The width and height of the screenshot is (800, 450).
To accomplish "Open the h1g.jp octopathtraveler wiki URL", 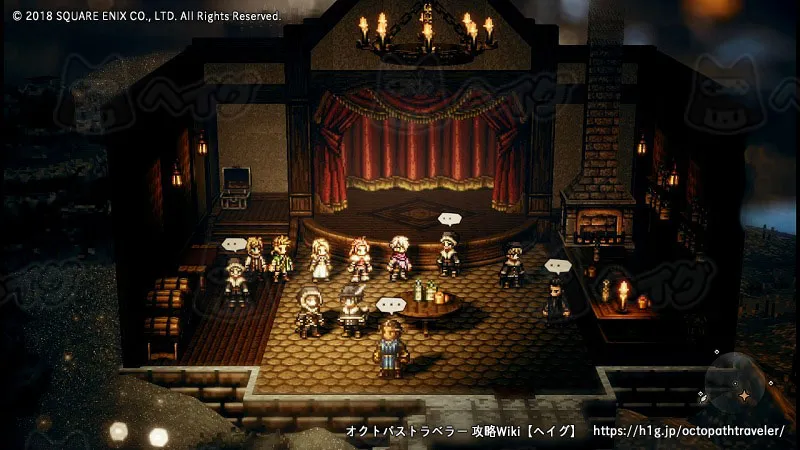I will pyautogui.click(x=689, y=431).
